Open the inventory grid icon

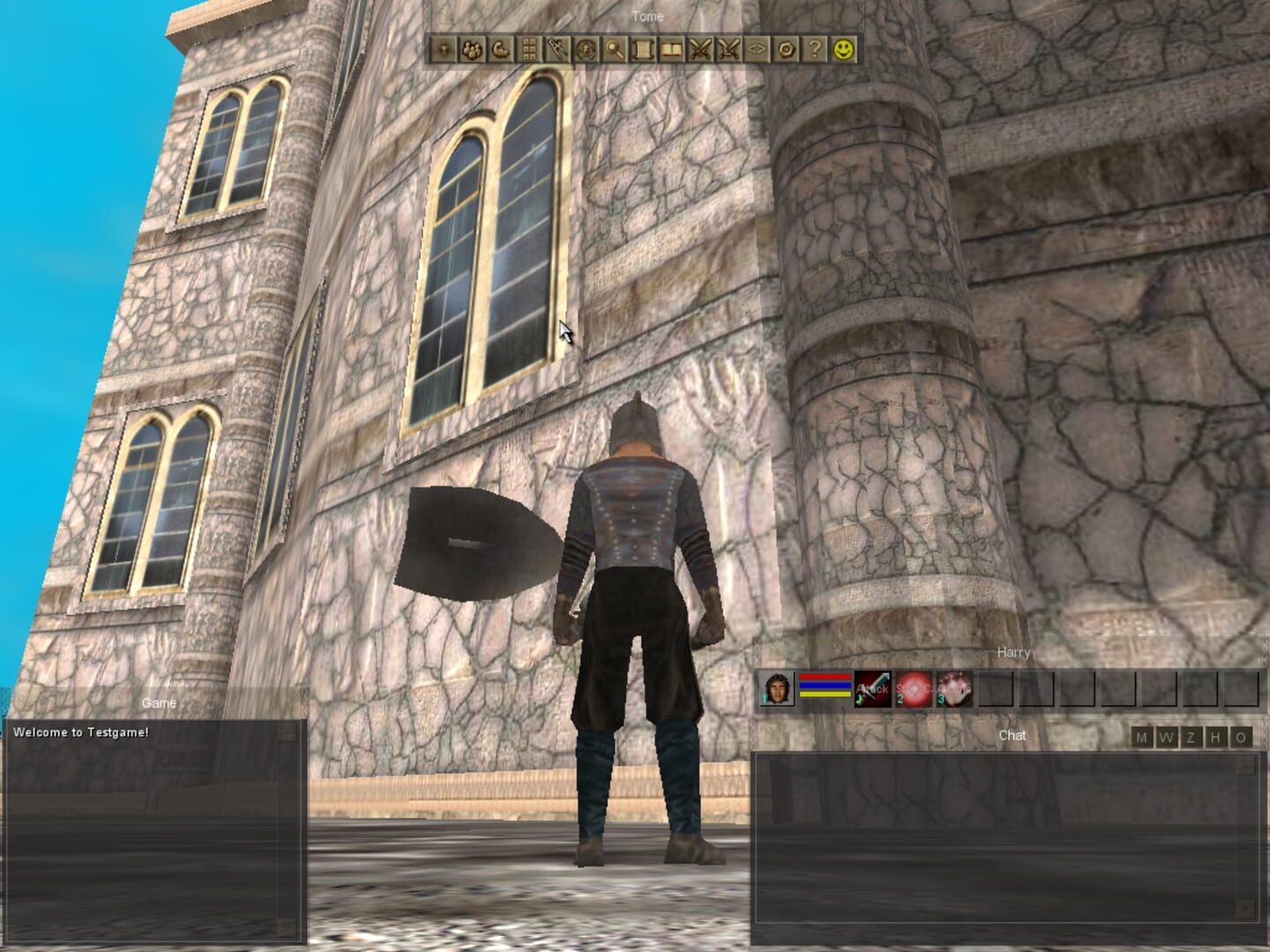click(526, 50)
